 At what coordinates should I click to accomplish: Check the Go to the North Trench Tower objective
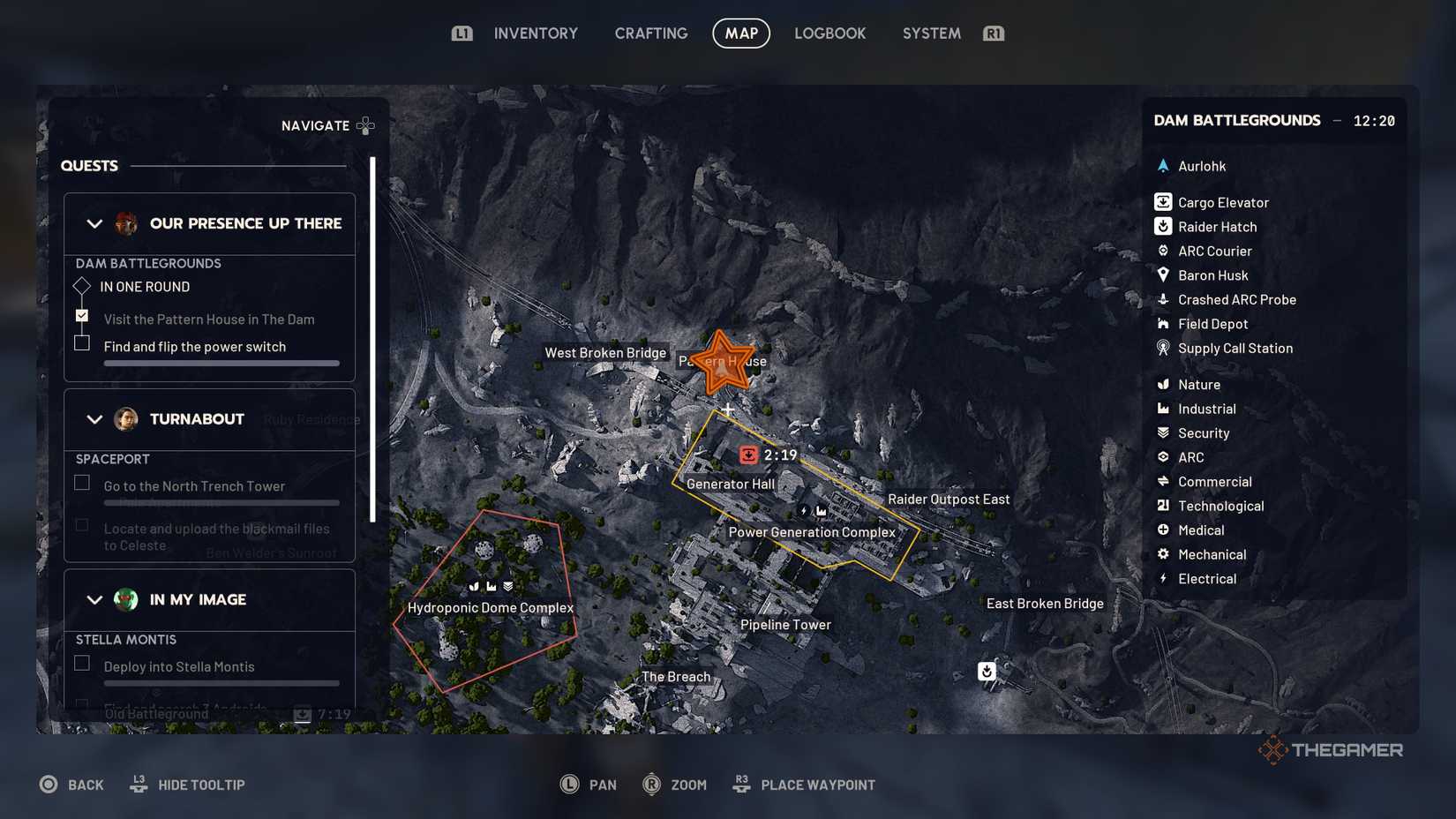(82, 482)
